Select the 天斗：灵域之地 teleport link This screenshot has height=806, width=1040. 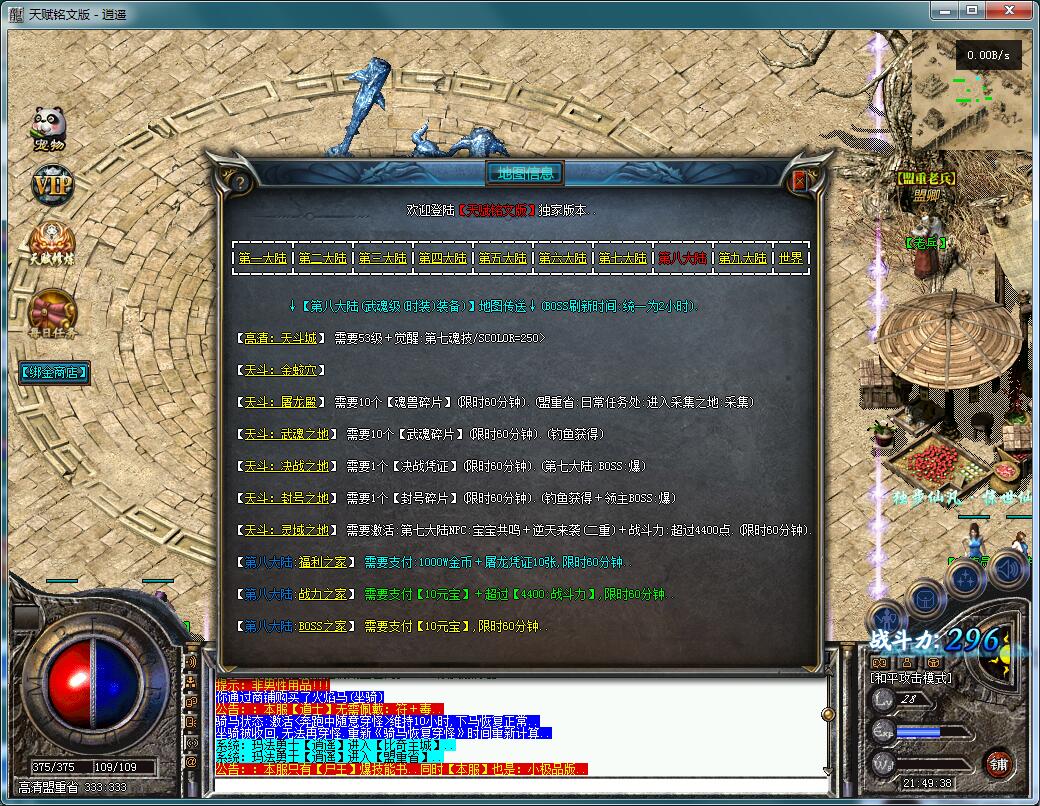[x=286, y=530]
